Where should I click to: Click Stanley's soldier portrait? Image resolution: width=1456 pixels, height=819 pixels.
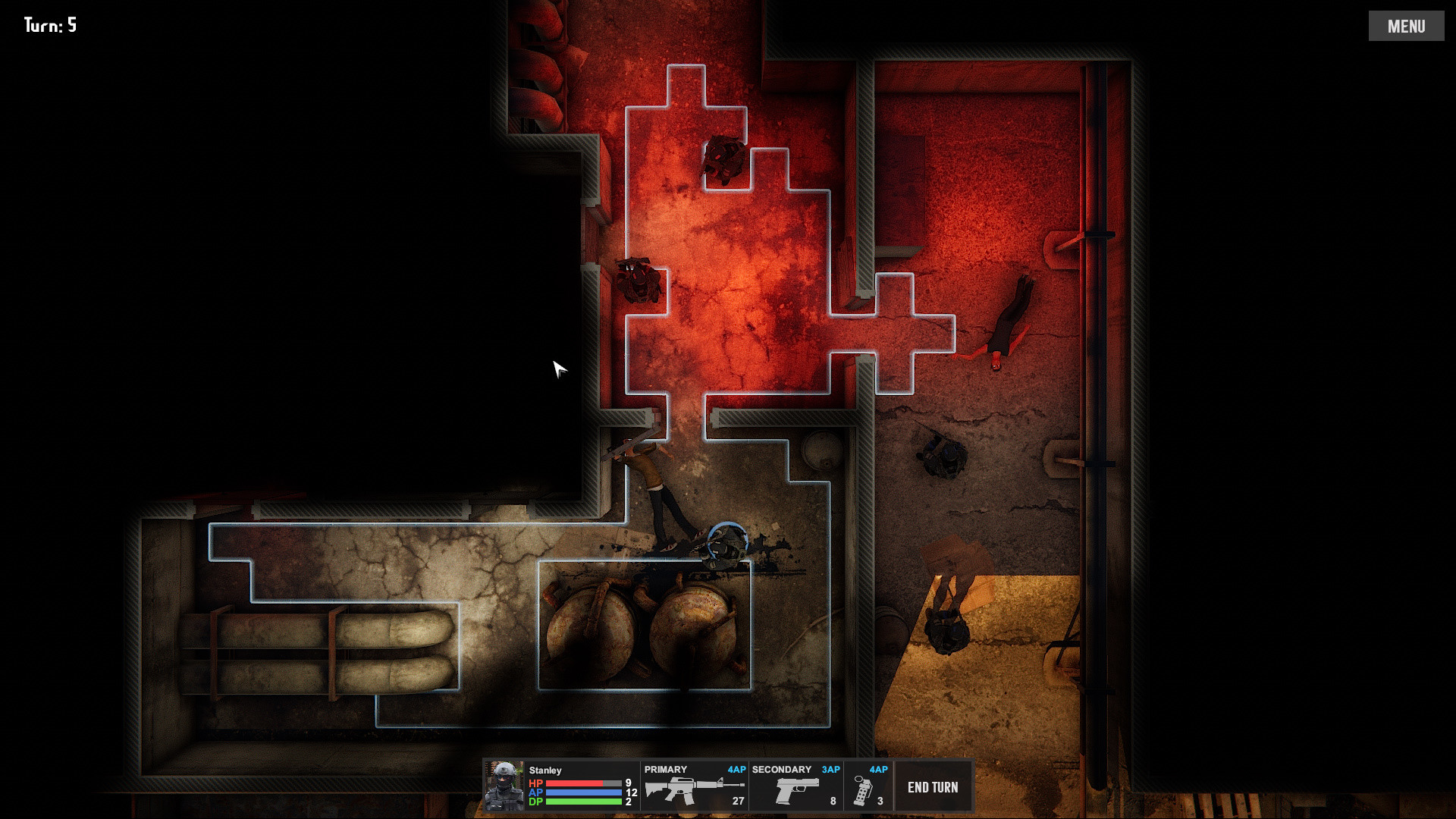tap(504, 786)
